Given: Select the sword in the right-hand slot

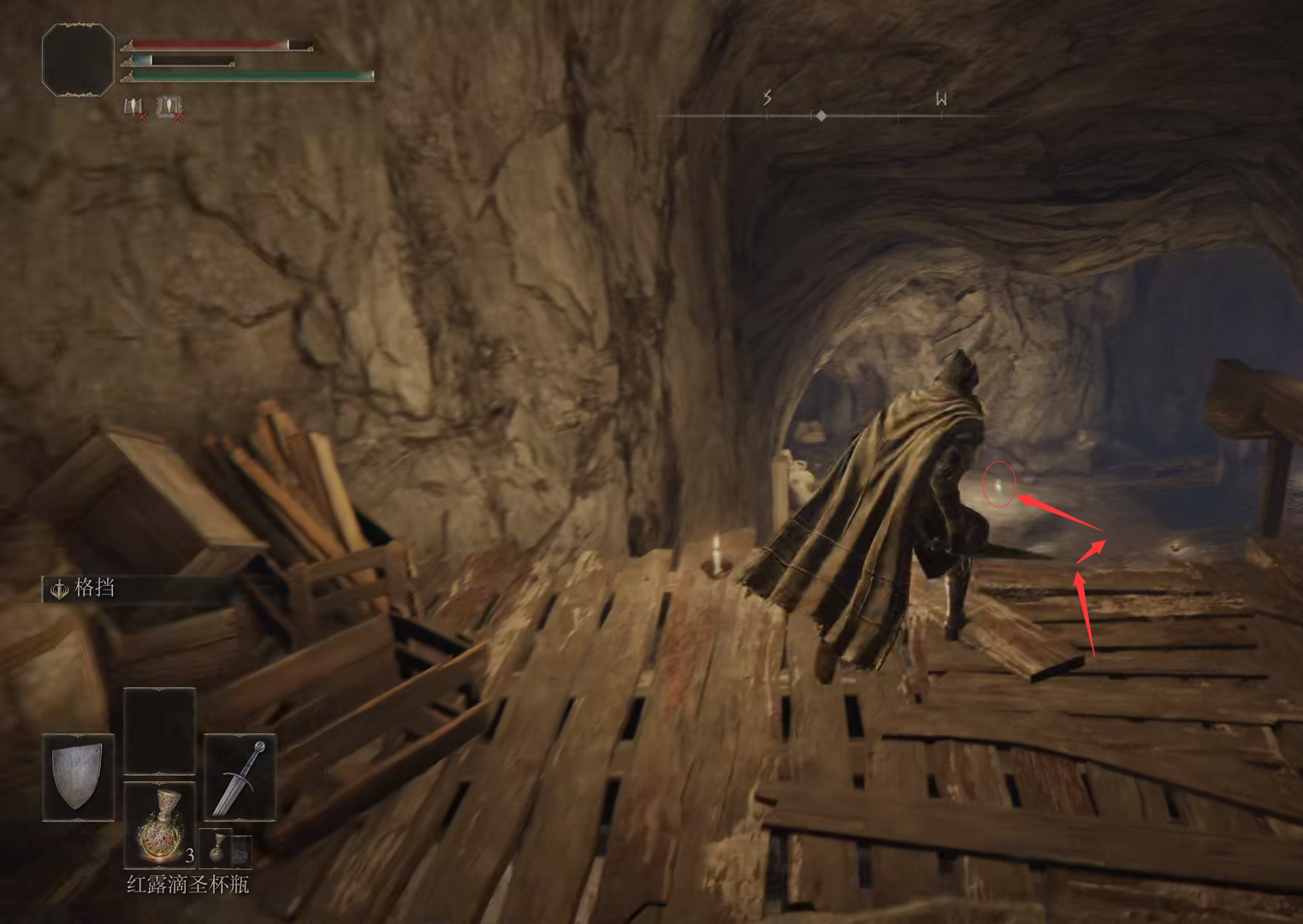Looking at the screenshot, I should pos(240,777).
